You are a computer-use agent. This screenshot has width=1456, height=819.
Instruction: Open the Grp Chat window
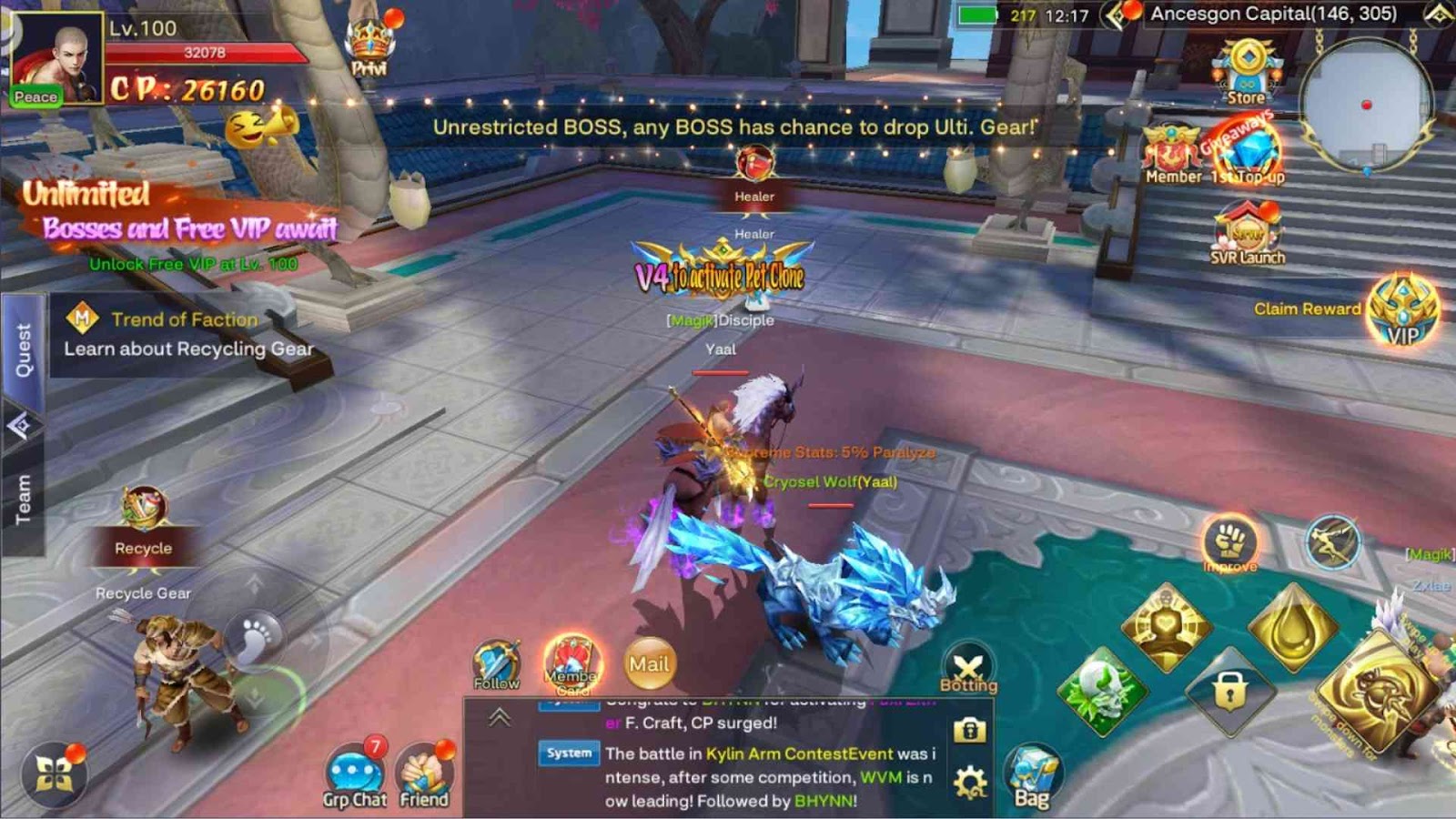point(354,776)
